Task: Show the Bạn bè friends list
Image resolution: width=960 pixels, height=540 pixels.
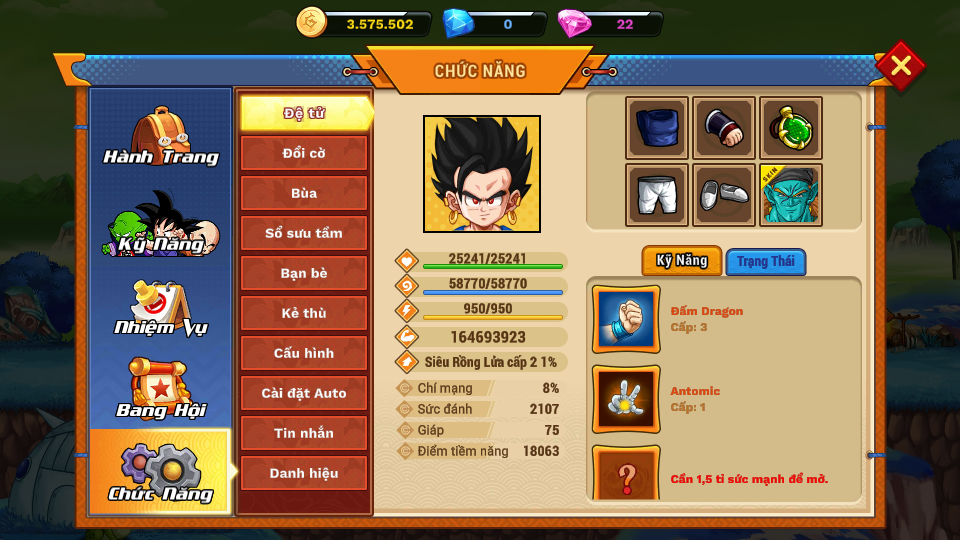Action: click(304, 273)
